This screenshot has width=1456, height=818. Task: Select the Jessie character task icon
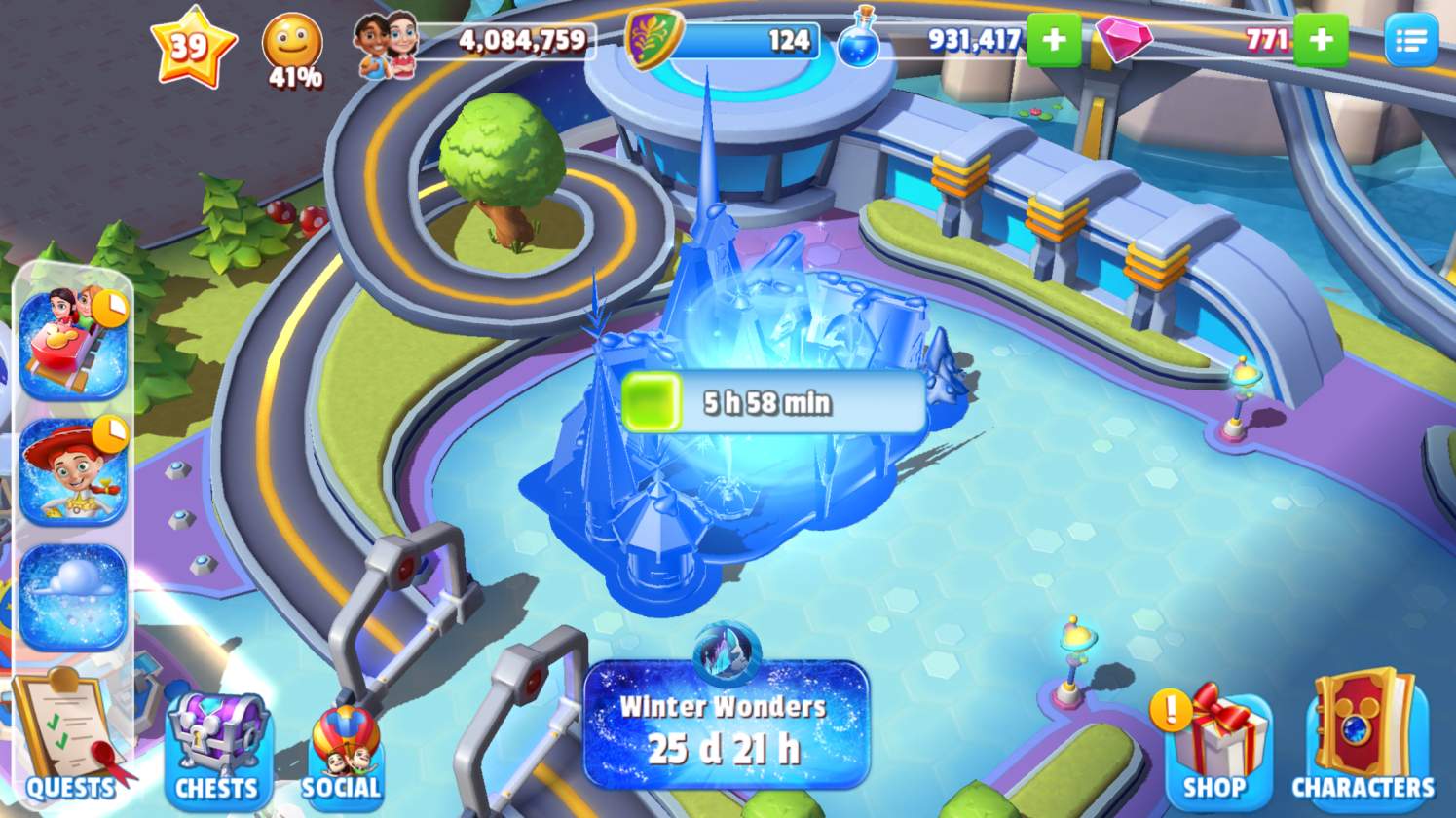[73, 471]
